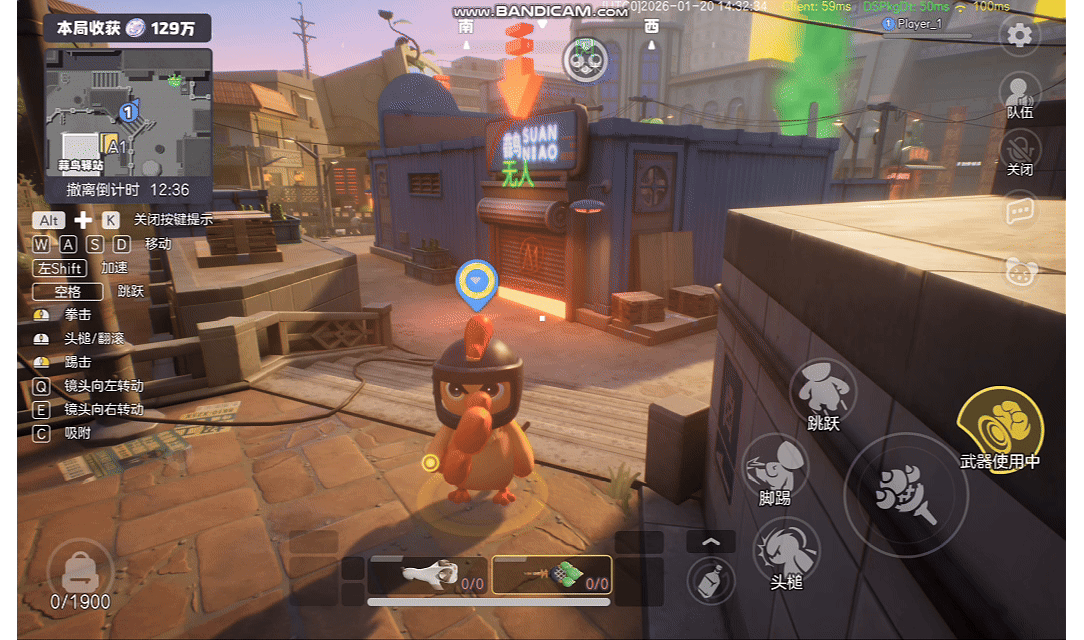Select the white bone weapon slot
Viewport: 1084px width, 640px height.
(428, 575)
